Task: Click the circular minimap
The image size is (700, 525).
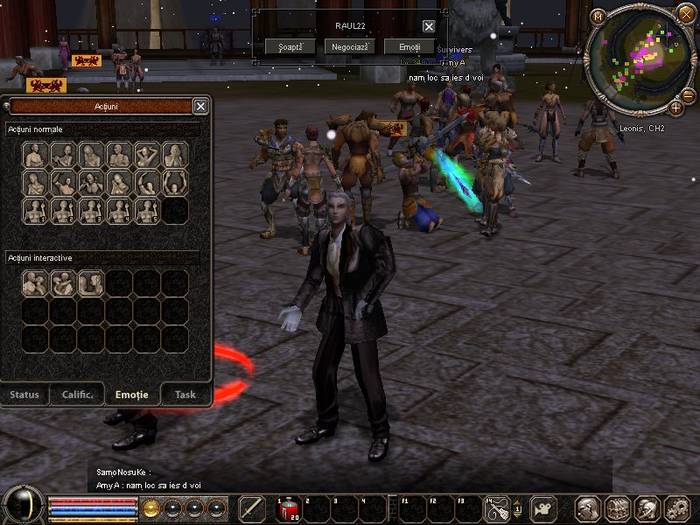Action: coord(640,58)
